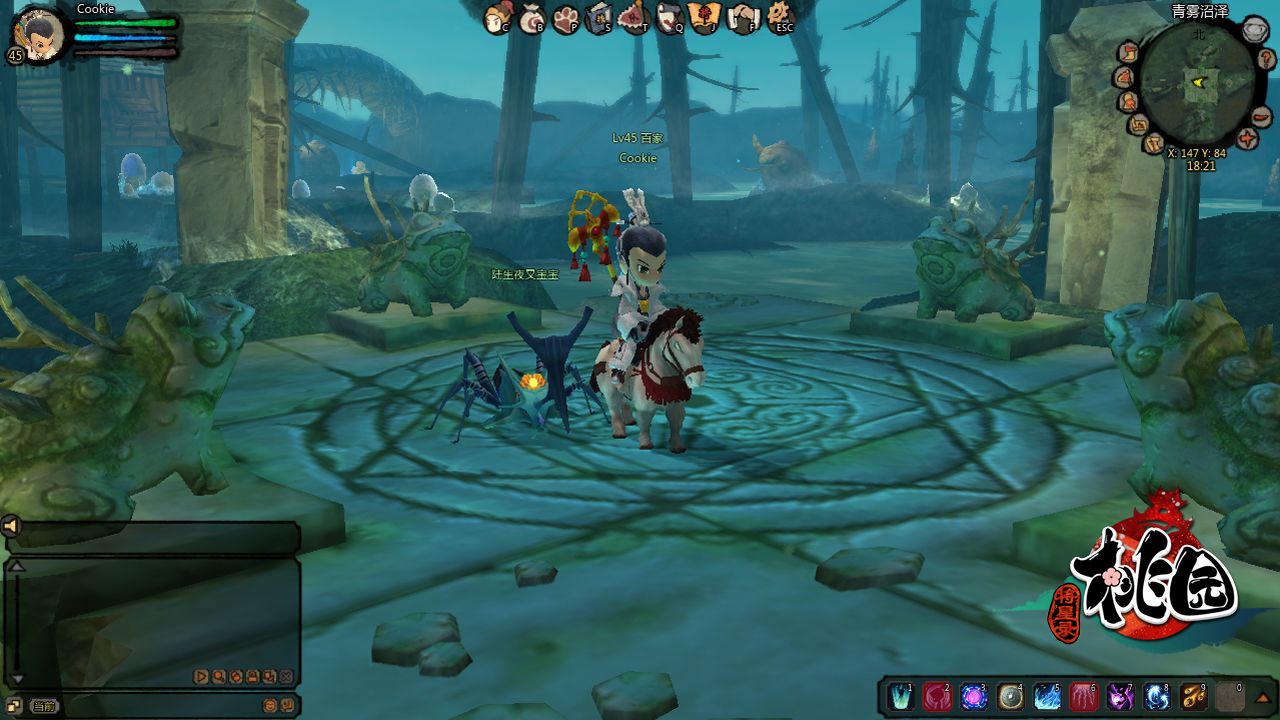Expand the hotbar with the orange arrow

click(x=1263, y=697)
